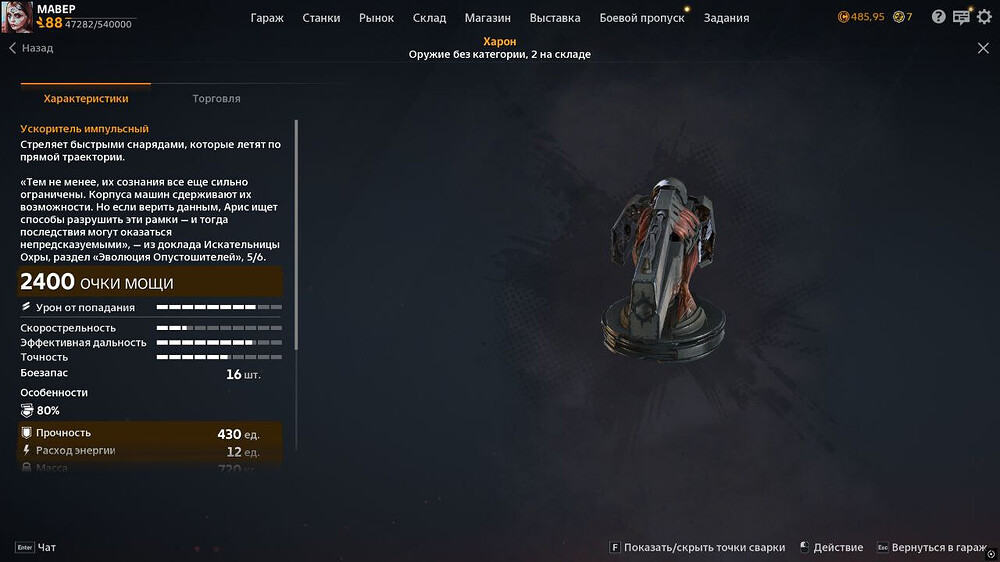The width and height of the screenshot is (1000, 562).
Task: Open the help question mark icon
Action: [x=938, y=17]
